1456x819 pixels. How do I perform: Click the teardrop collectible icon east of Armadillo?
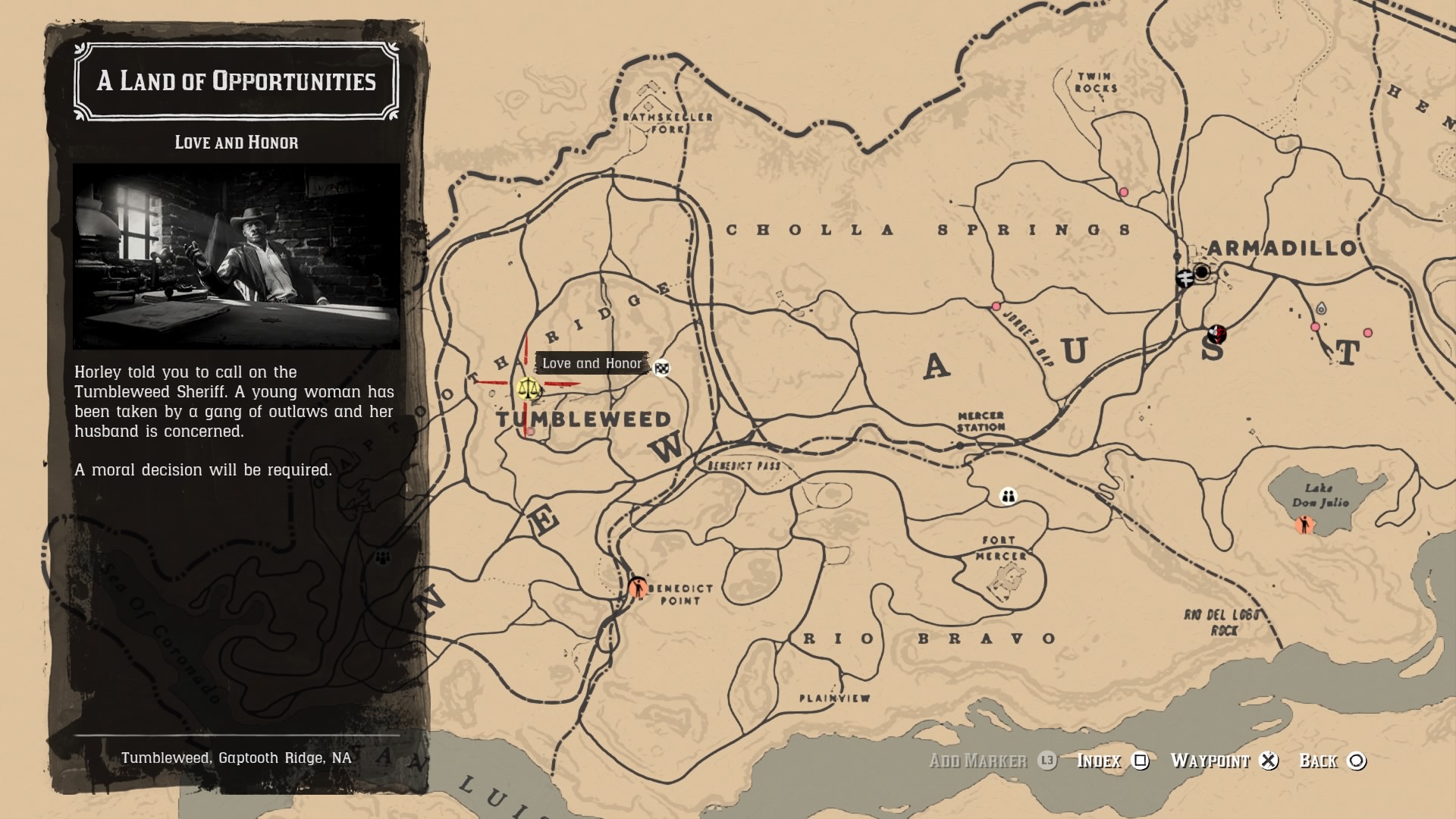click(x=1322, y=308)
